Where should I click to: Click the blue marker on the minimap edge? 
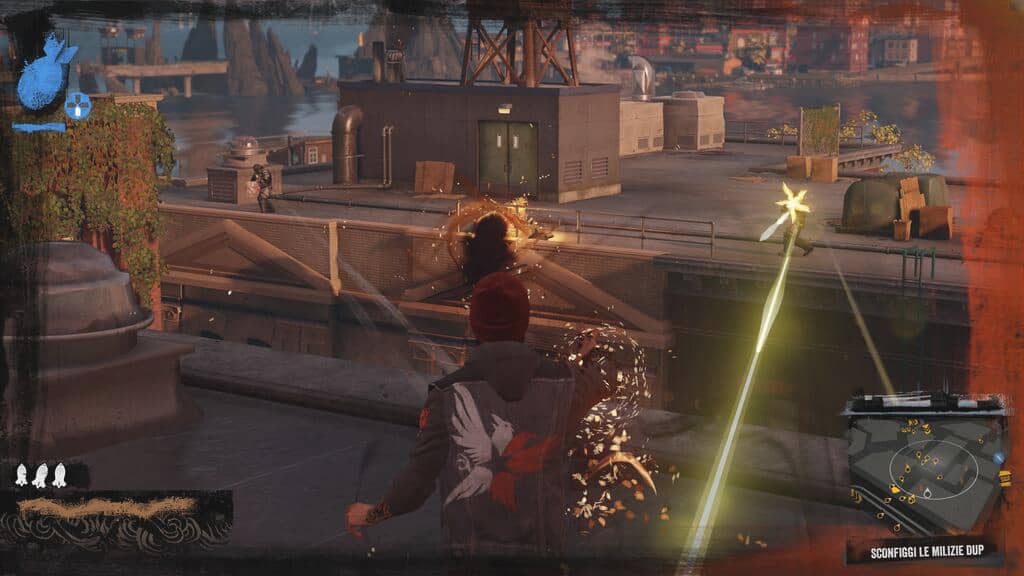pyautogui.click(x=997, y=458)
